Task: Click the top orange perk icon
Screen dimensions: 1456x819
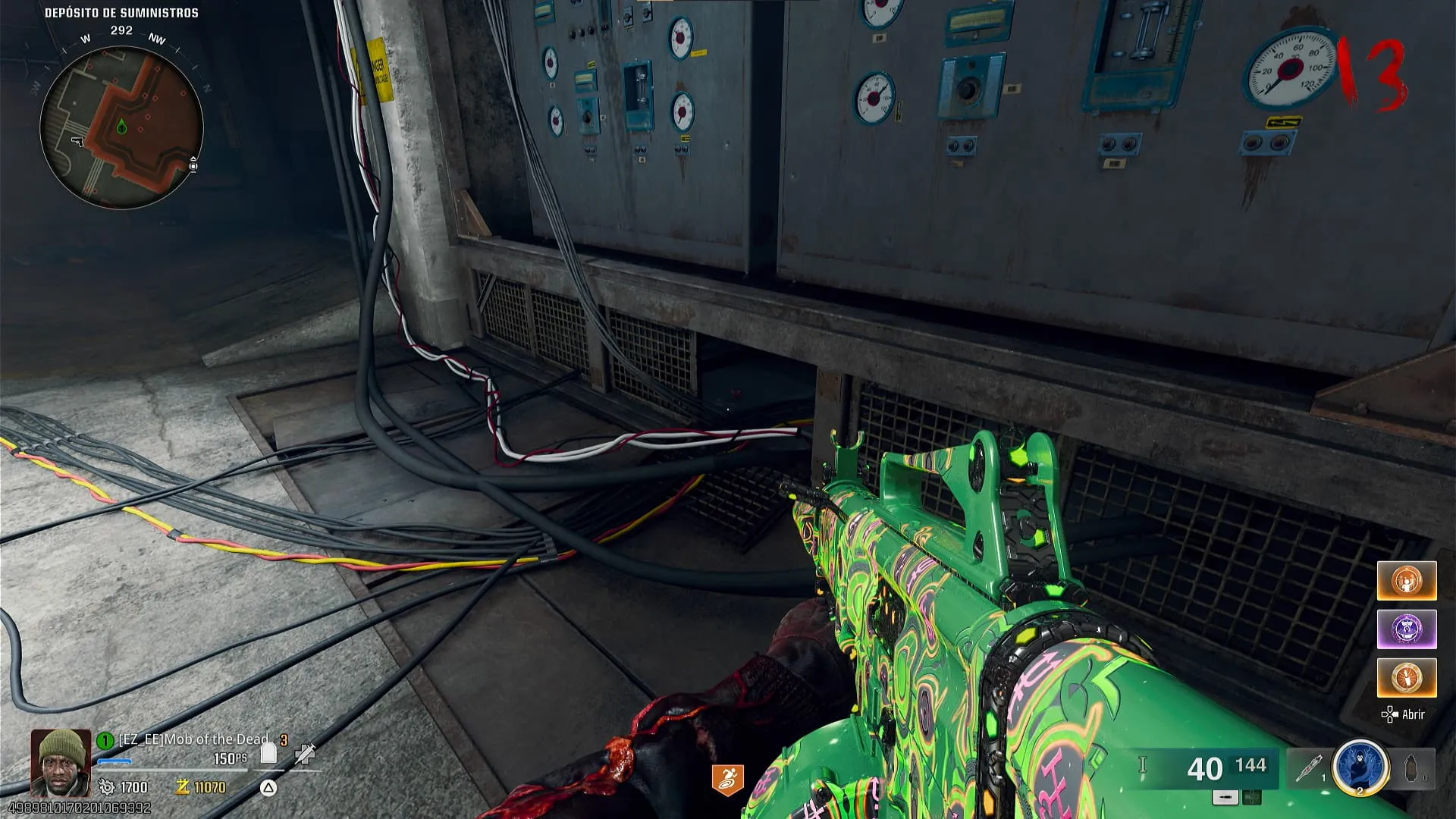Action: [1406, 581]
